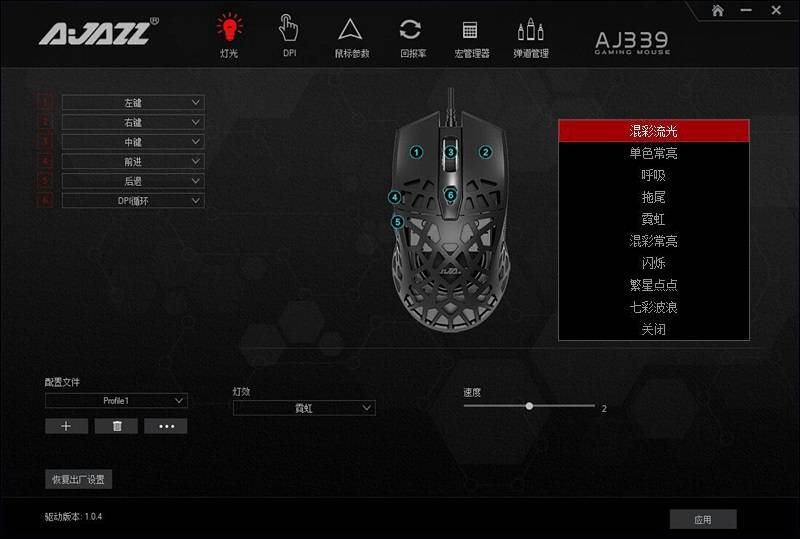
Task: Choose the 呼吸 breathing effect
Action: (653, 175)
